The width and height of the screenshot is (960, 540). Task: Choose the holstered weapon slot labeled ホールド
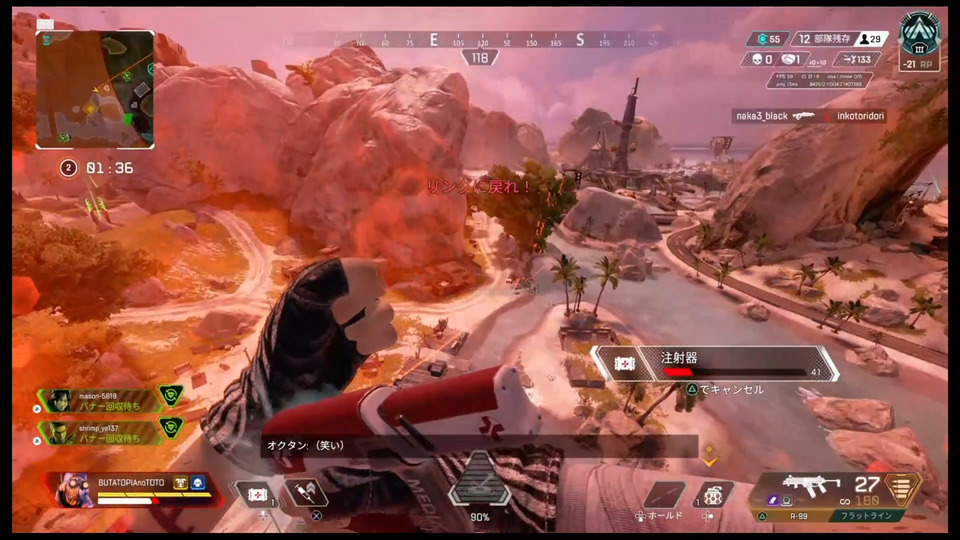pyautogui.click(x=664, y=495)
